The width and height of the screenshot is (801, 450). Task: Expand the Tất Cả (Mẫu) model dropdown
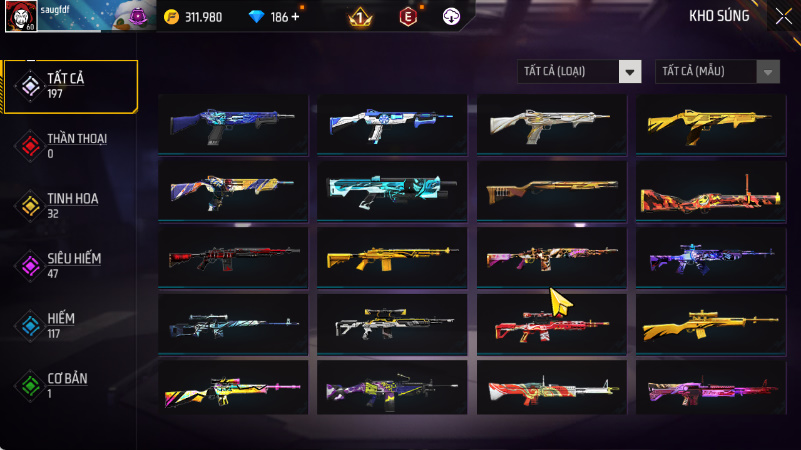coord(717,71)
